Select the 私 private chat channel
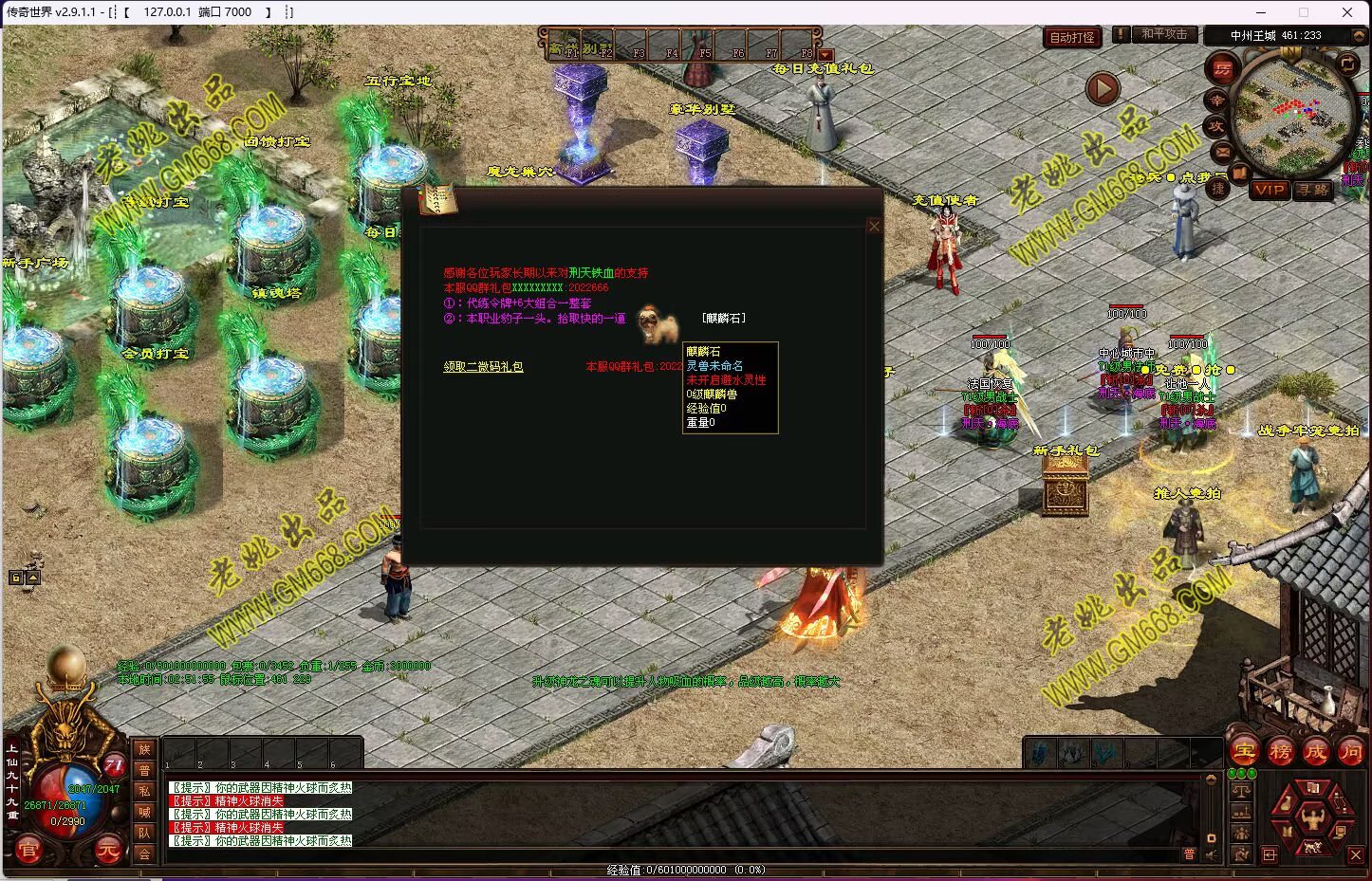The image size is (1372, 881). pyautogui.click(x=144, y=791)
